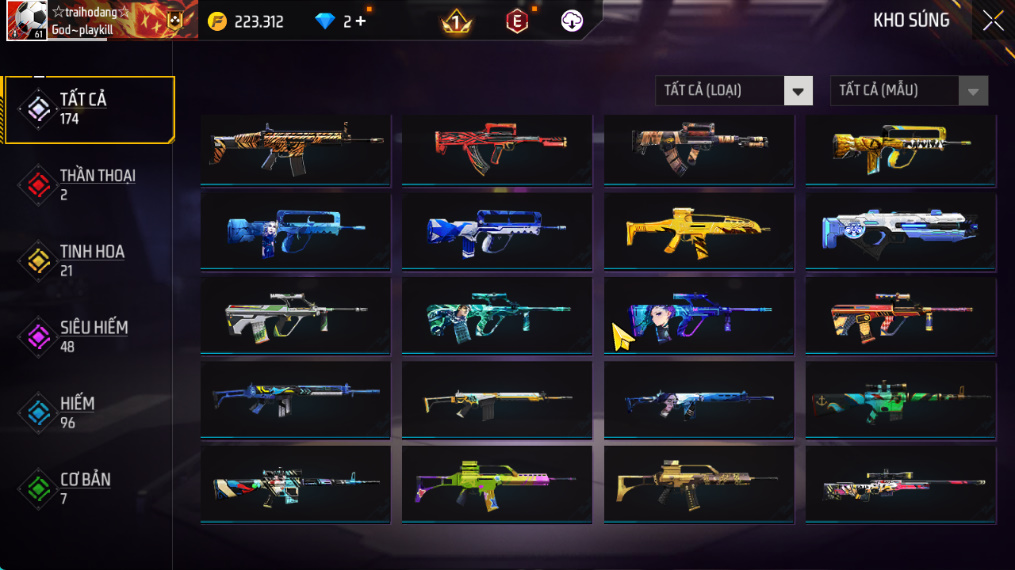Switch to the Tất Cả category tab
This screenshot has width=1015, height=570.
(89, 108)
